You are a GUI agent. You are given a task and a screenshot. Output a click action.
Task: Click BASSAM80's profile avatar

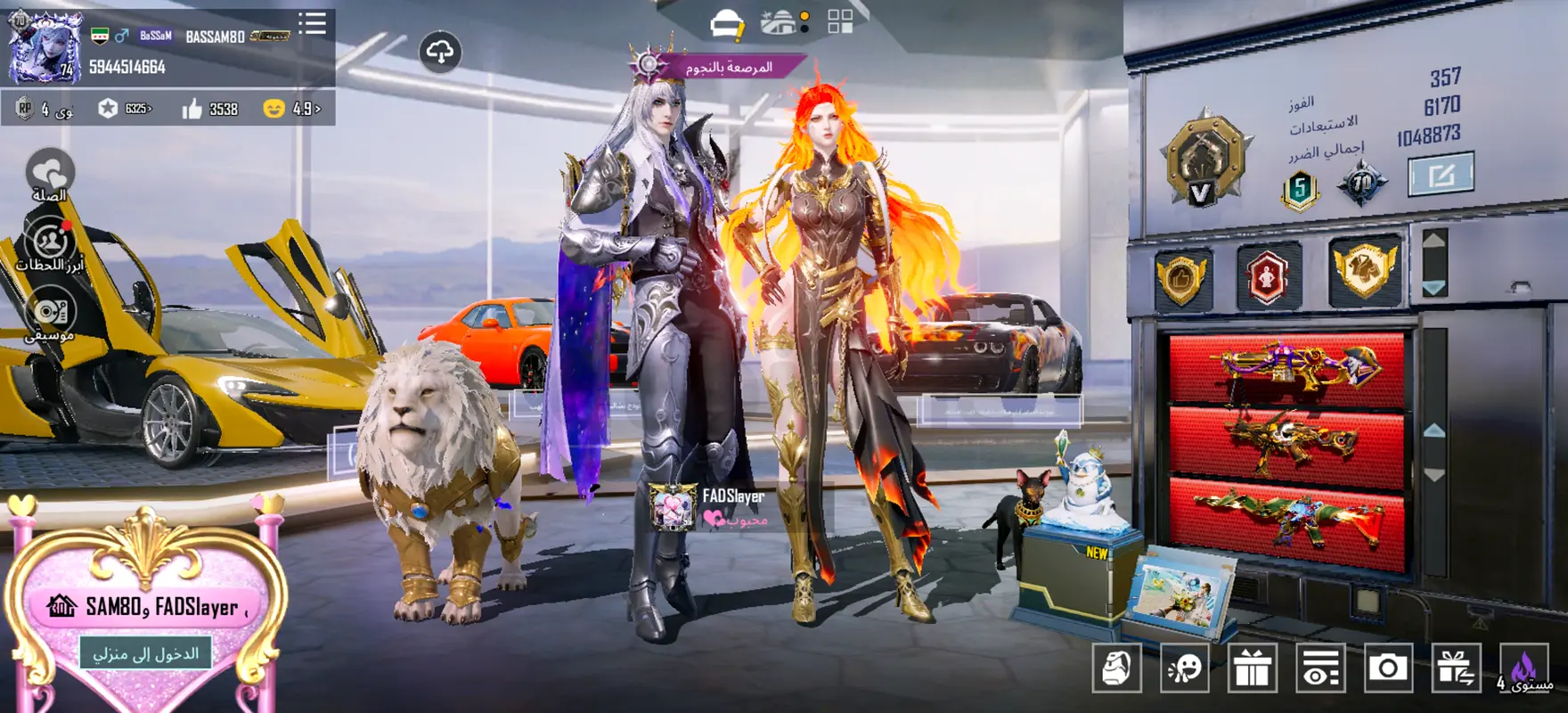tap(45, 47)
